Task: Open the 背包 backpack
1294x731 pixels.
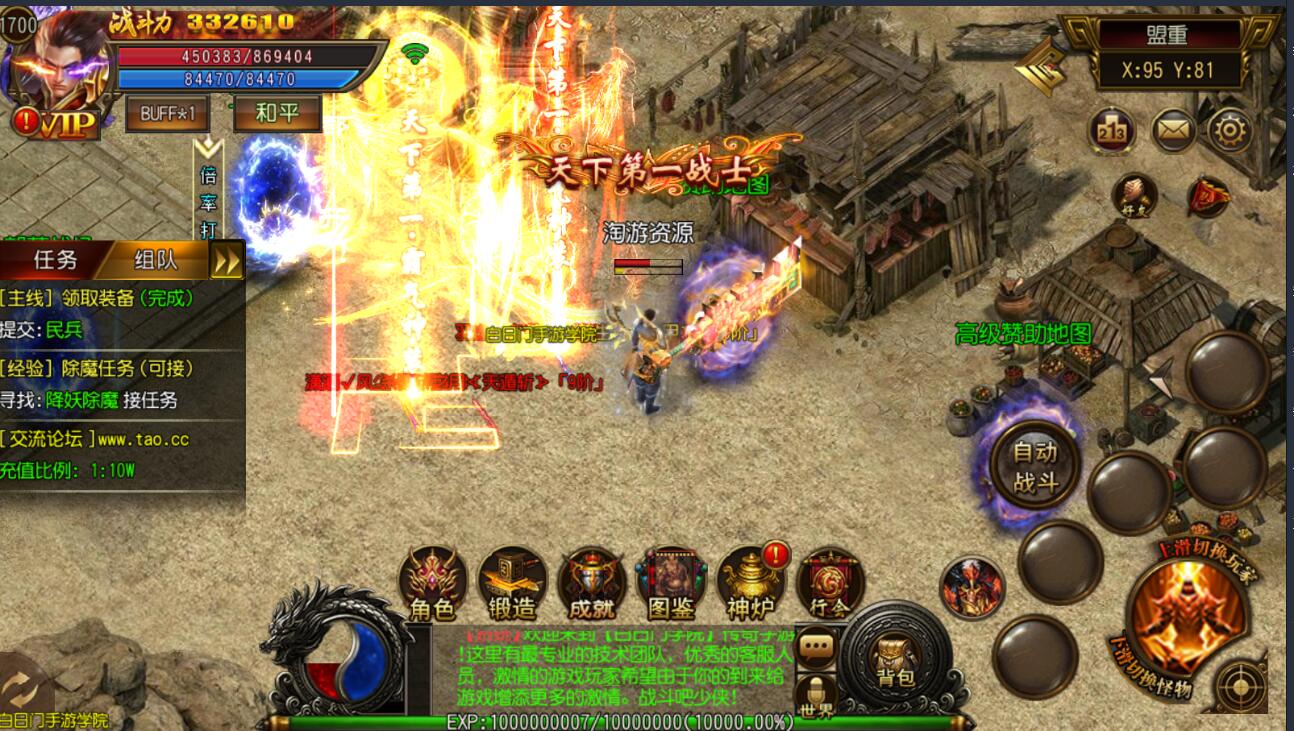Action: coord(895,661)
